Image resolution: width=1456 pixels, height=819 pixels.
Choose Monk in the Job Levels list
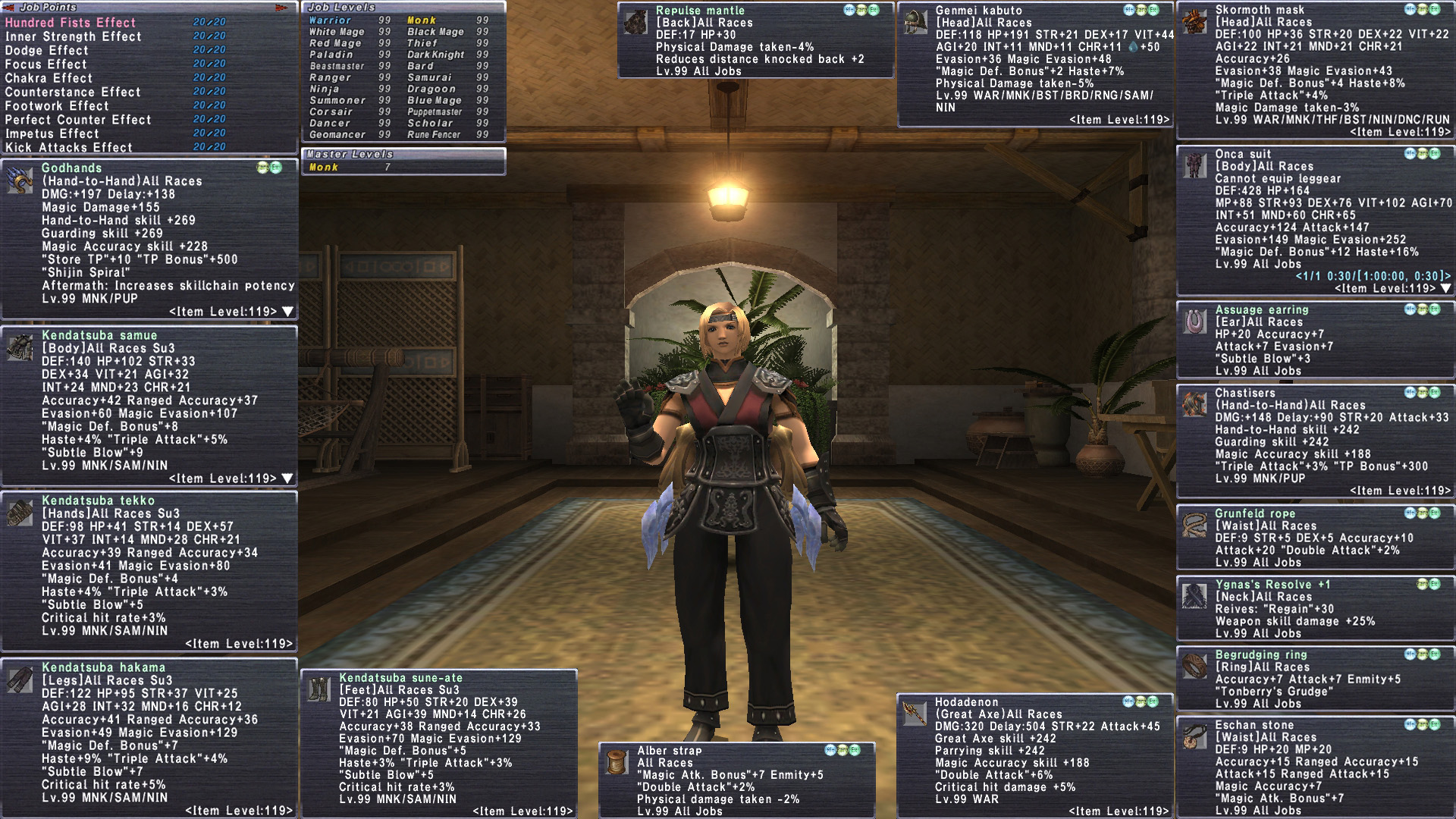pos(422,20)
